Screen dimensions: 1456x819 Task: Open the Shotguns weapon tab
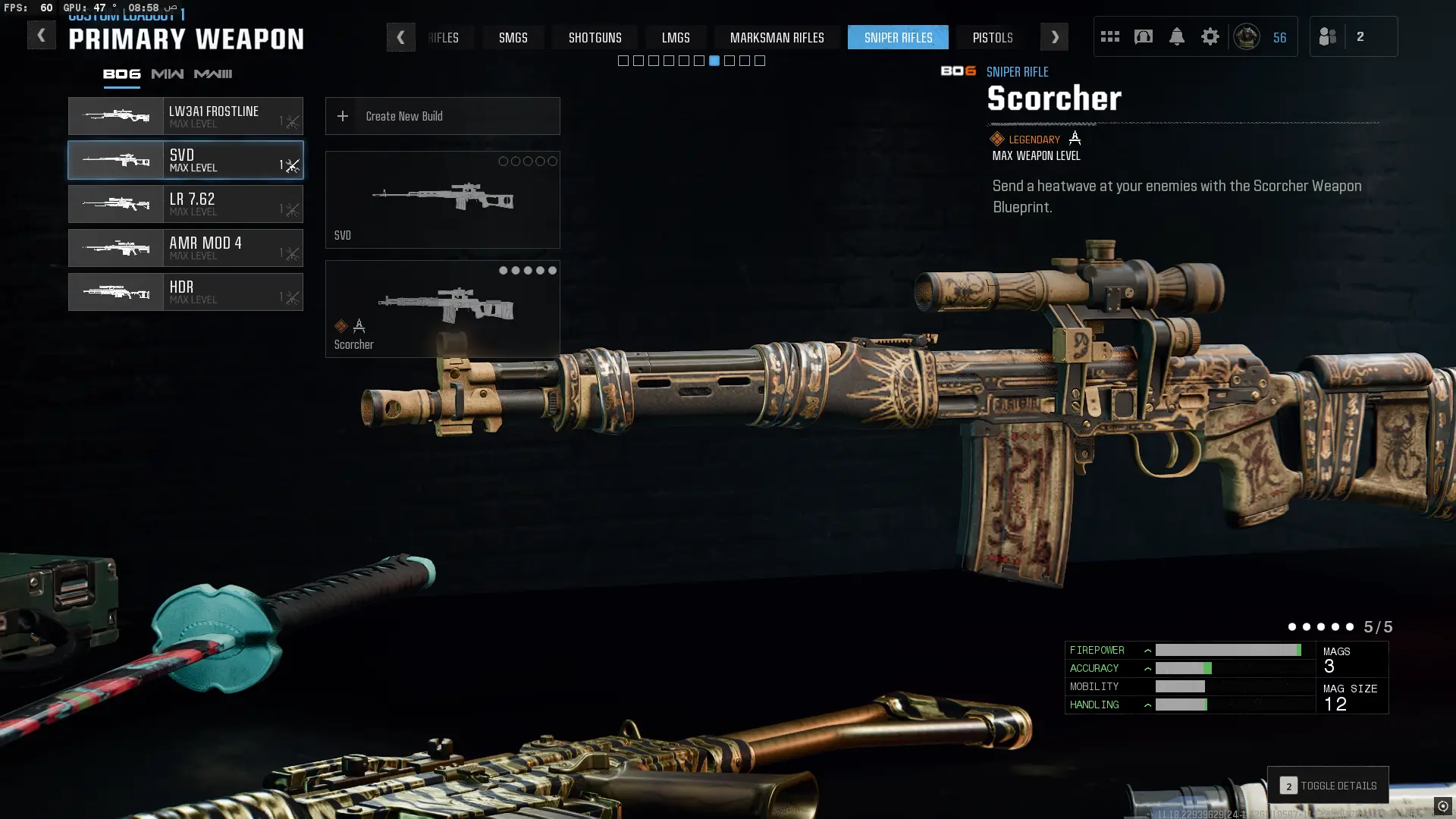(x=595, y=37)
